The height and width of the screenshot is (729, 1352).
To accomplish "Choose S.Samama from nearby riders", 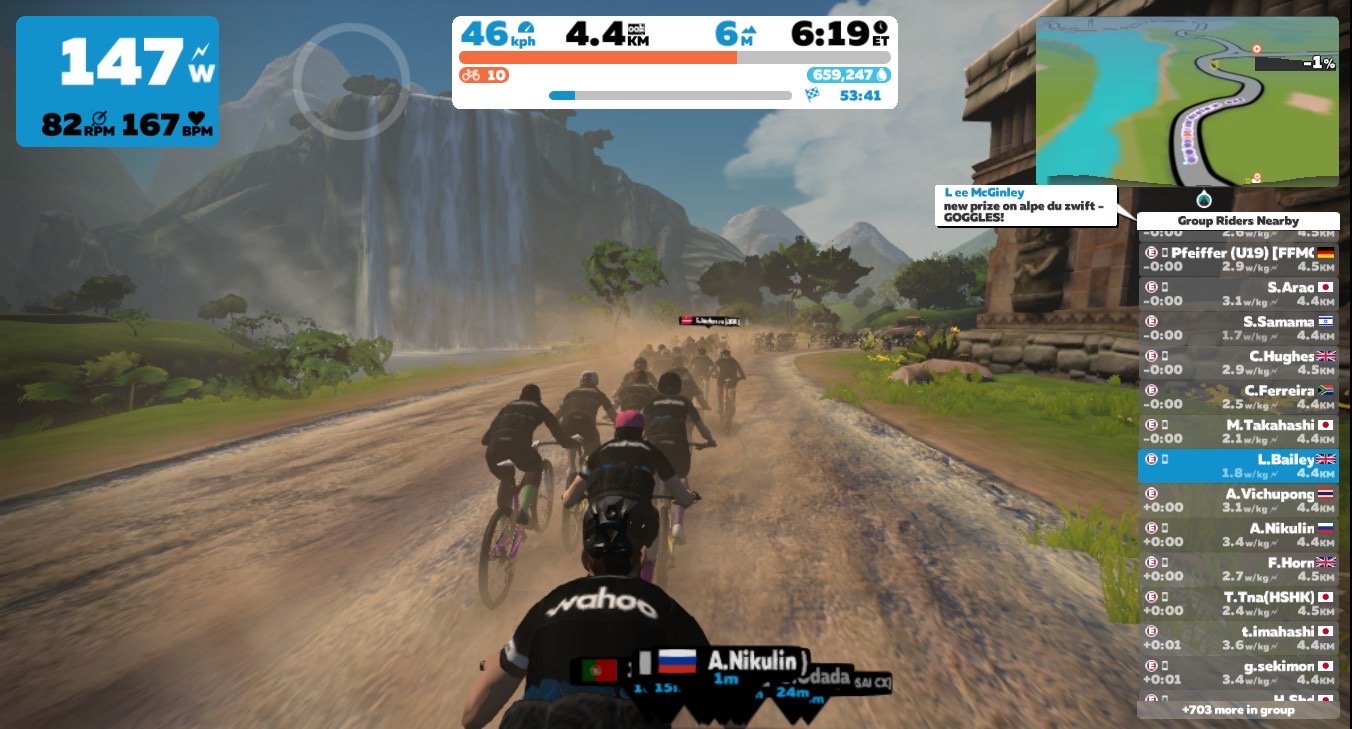I will [x=1238, y=329].
